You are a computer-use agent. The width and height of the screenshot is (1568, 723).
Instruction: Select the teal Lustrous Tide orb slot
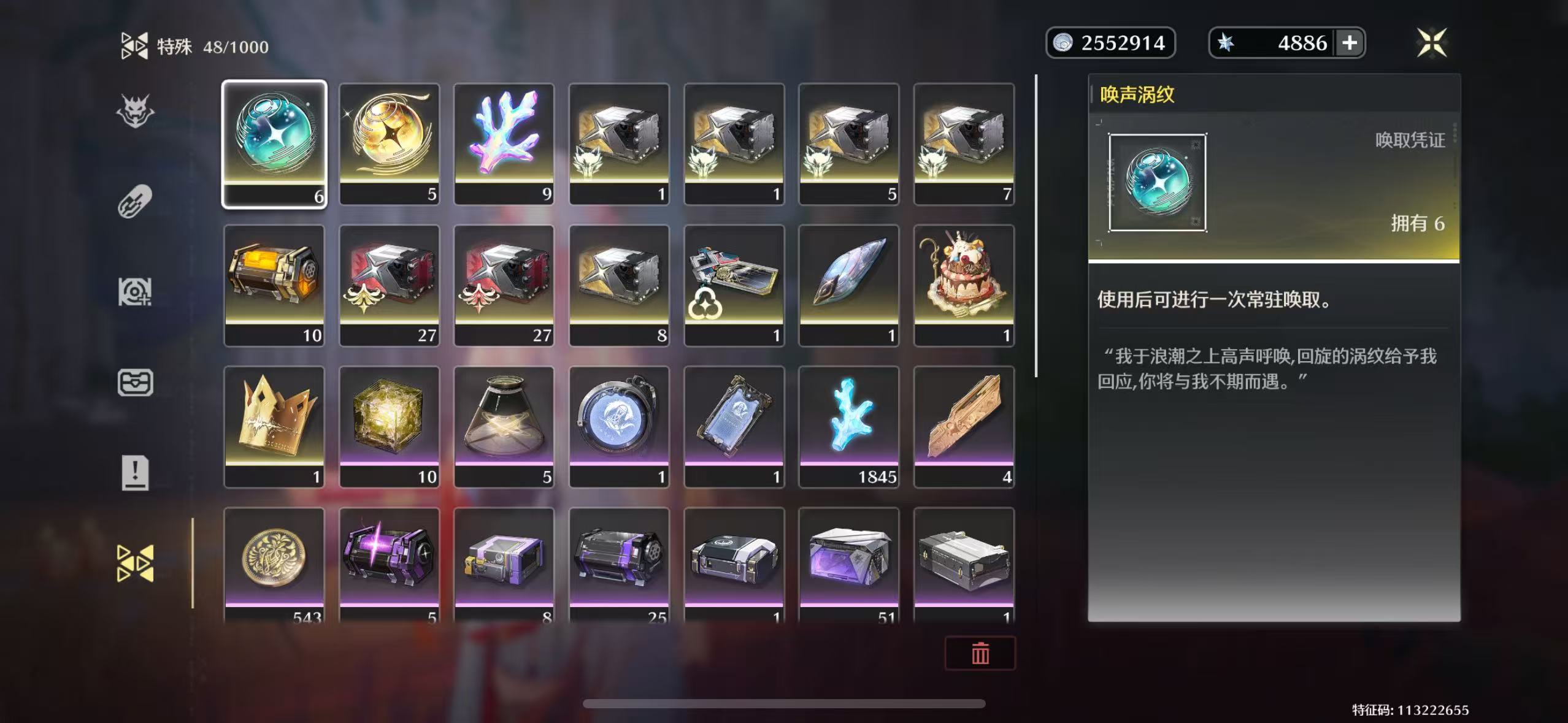point(274,144)
